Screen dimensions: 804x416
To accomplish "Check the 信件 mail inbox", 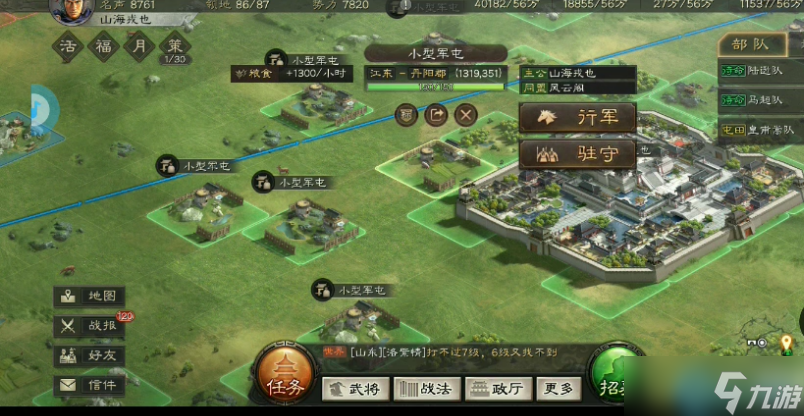I will pyautogui.click(x=89, y=384).
